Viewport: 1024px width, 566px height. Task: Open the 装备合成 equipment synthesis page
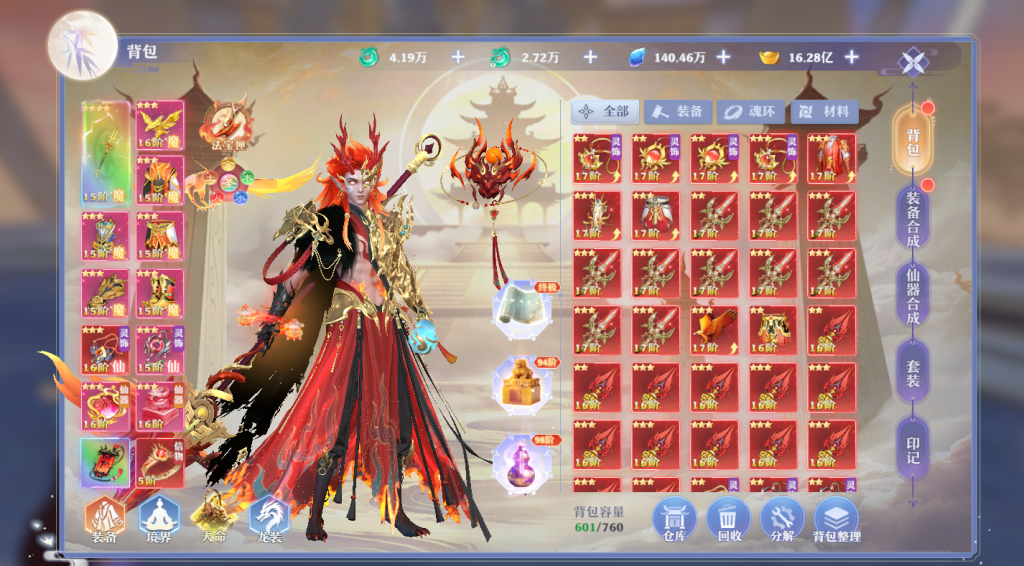pyautogui.click(x=912, y=216)
